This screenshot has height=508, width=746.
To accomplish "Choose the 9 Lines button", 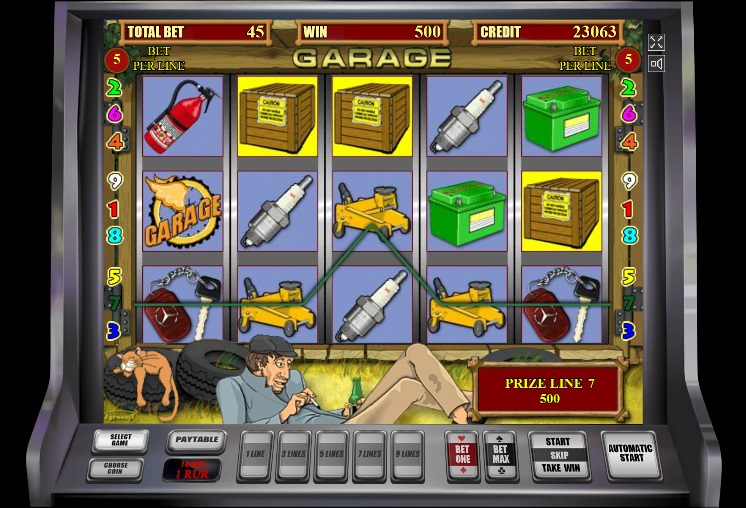I will click(407, 455).
